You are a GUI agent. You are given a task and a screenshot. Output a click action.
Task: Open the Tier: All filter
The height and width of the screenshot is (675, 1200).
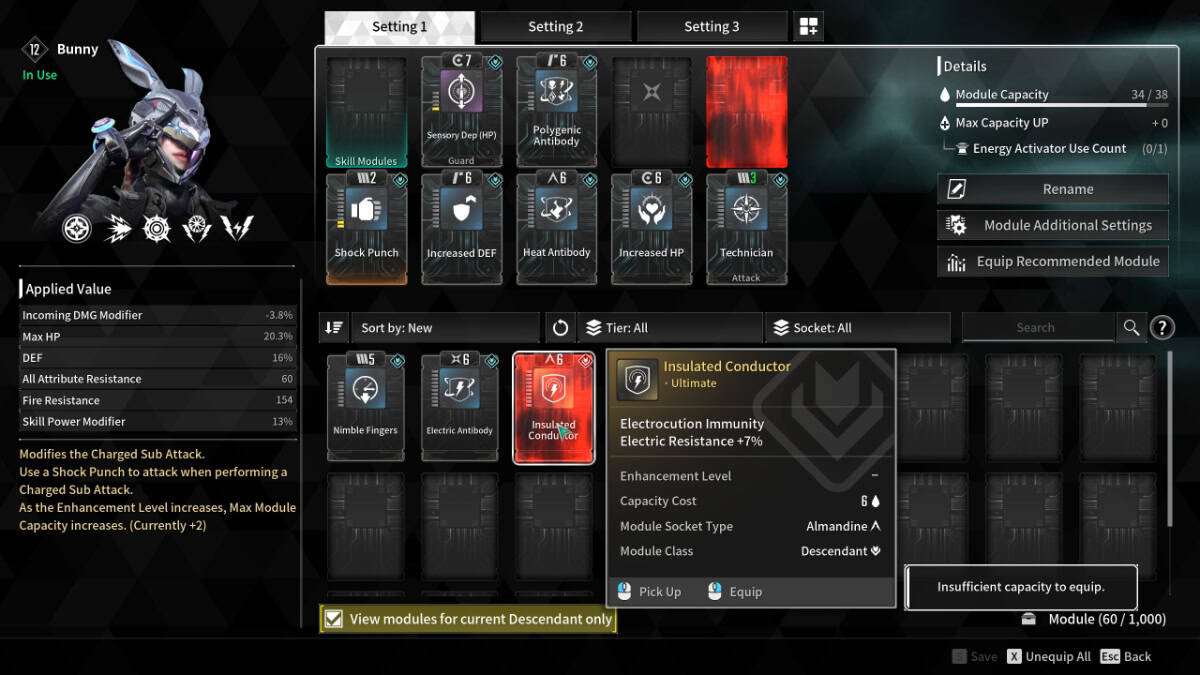click(670, 328)
